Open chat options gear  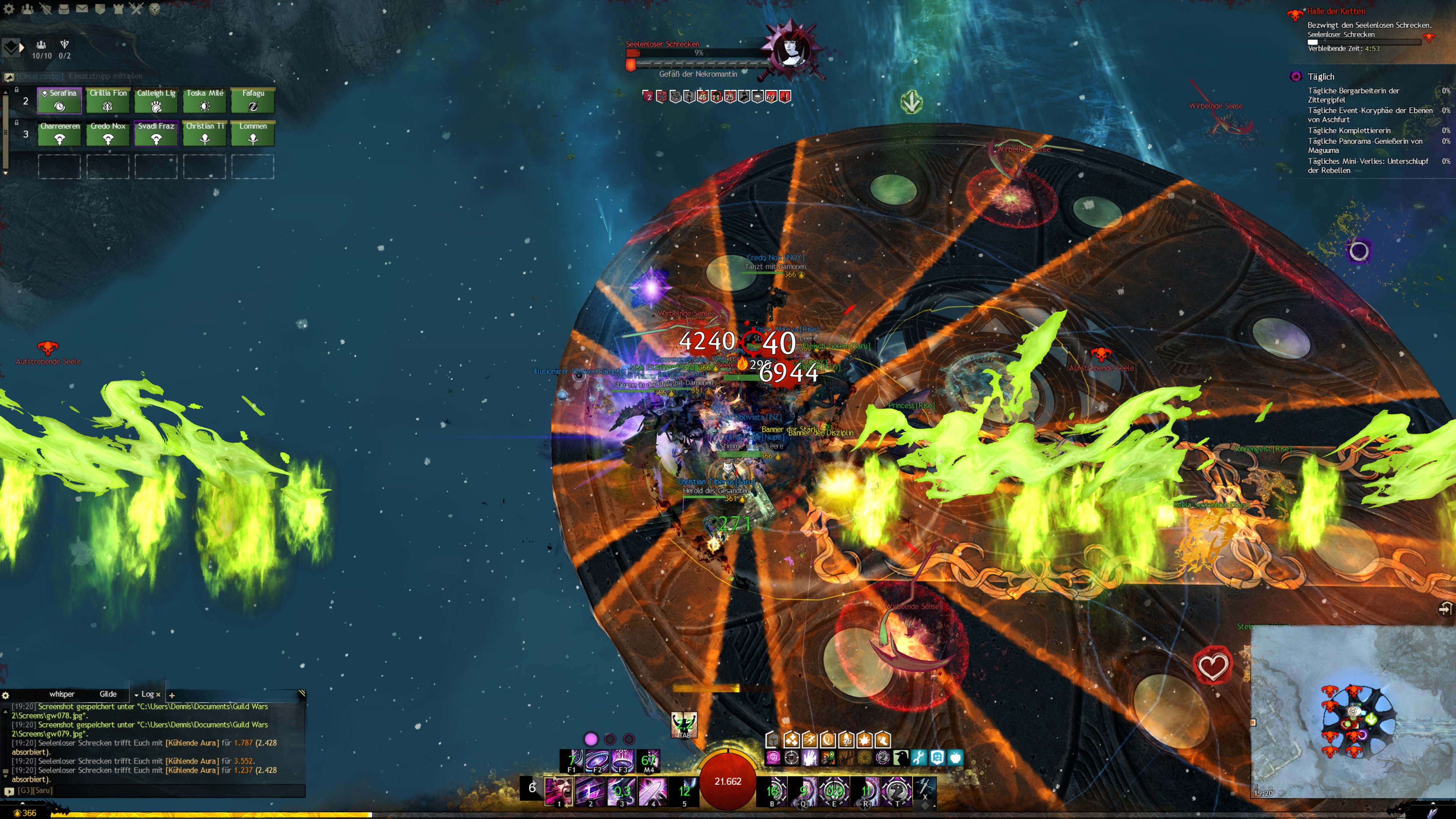(6, 695)
